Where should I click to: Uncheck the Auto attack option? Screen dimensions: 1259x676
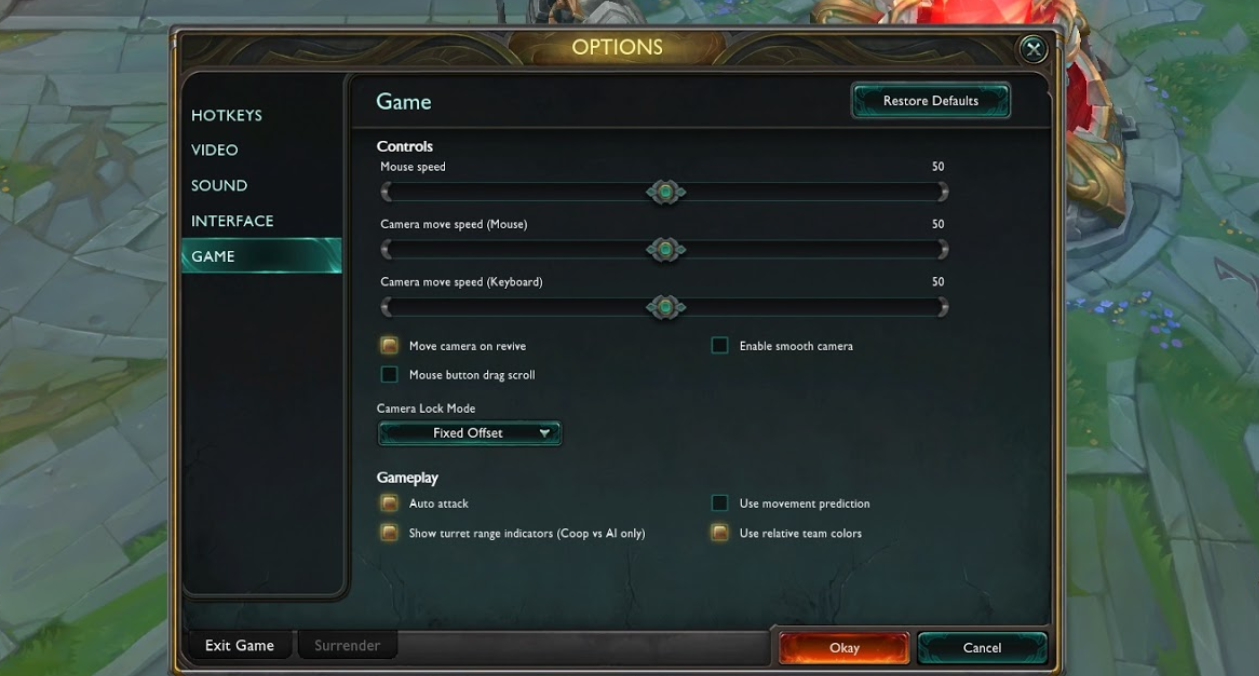pyautogui.click(x=389, y=503)
